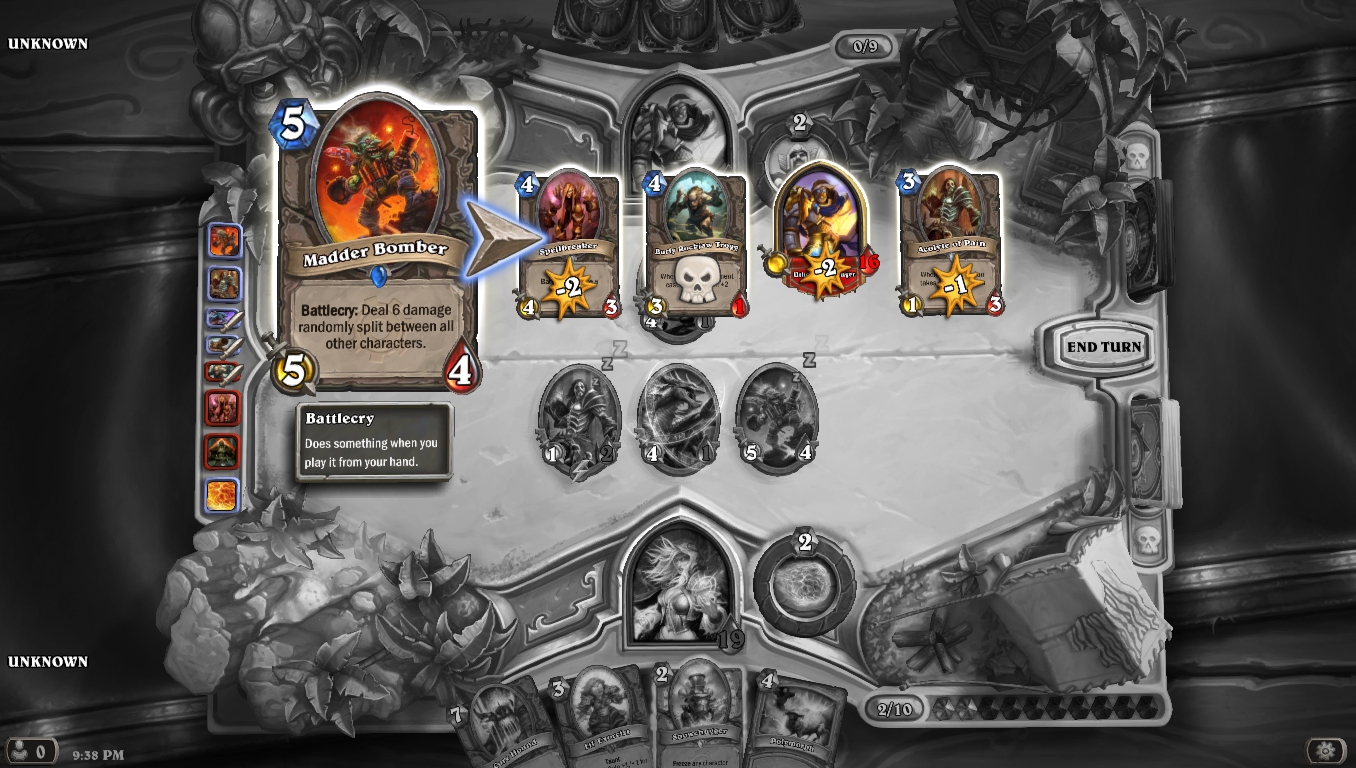Open the game menu gear icon
Viewport: 1356px width, 768px height.
pyautogui.click(x=1326, y=750)
